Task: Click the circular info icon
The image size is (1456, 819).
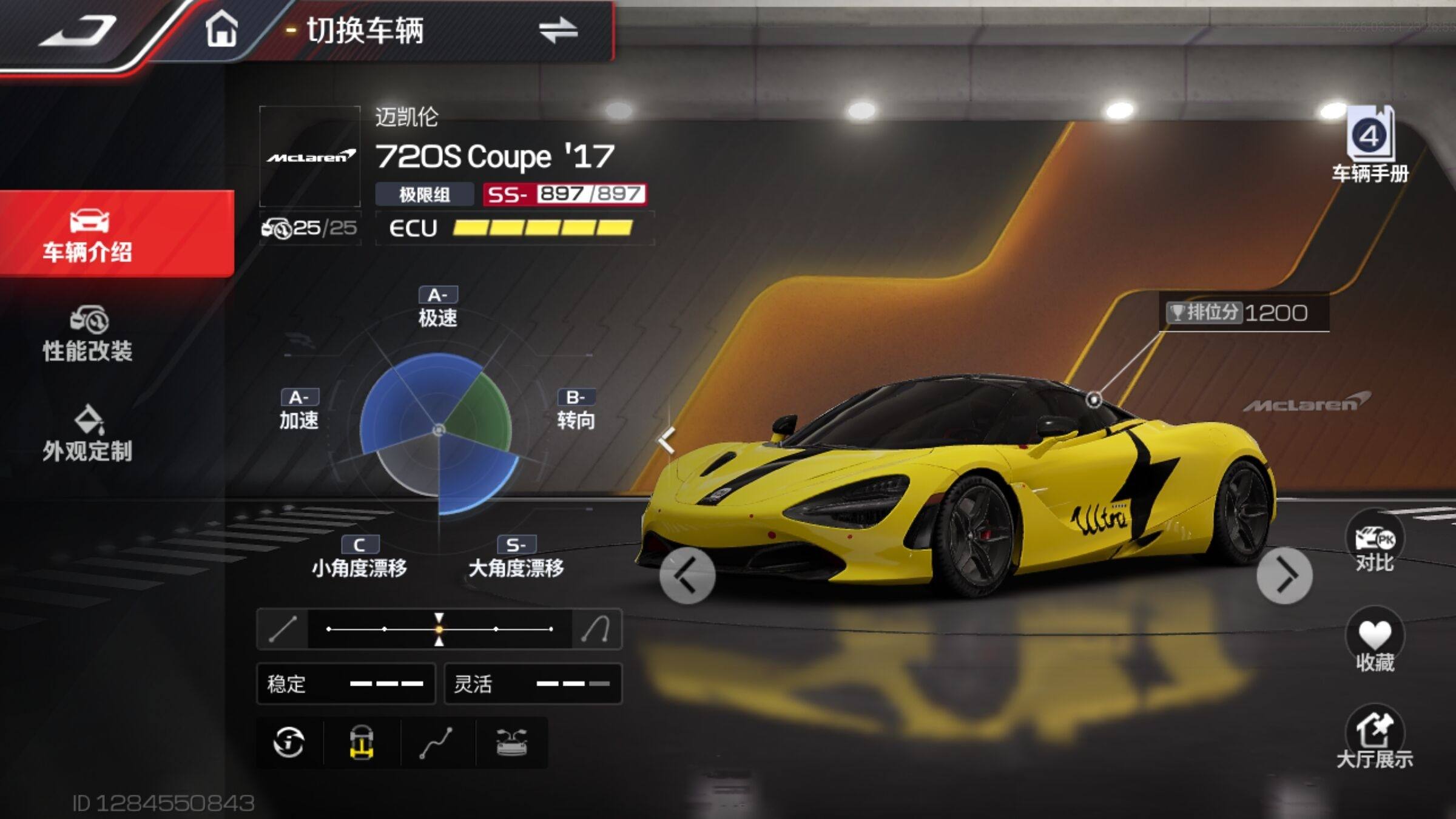Action: pyautogui.click(x=289, y=743)
